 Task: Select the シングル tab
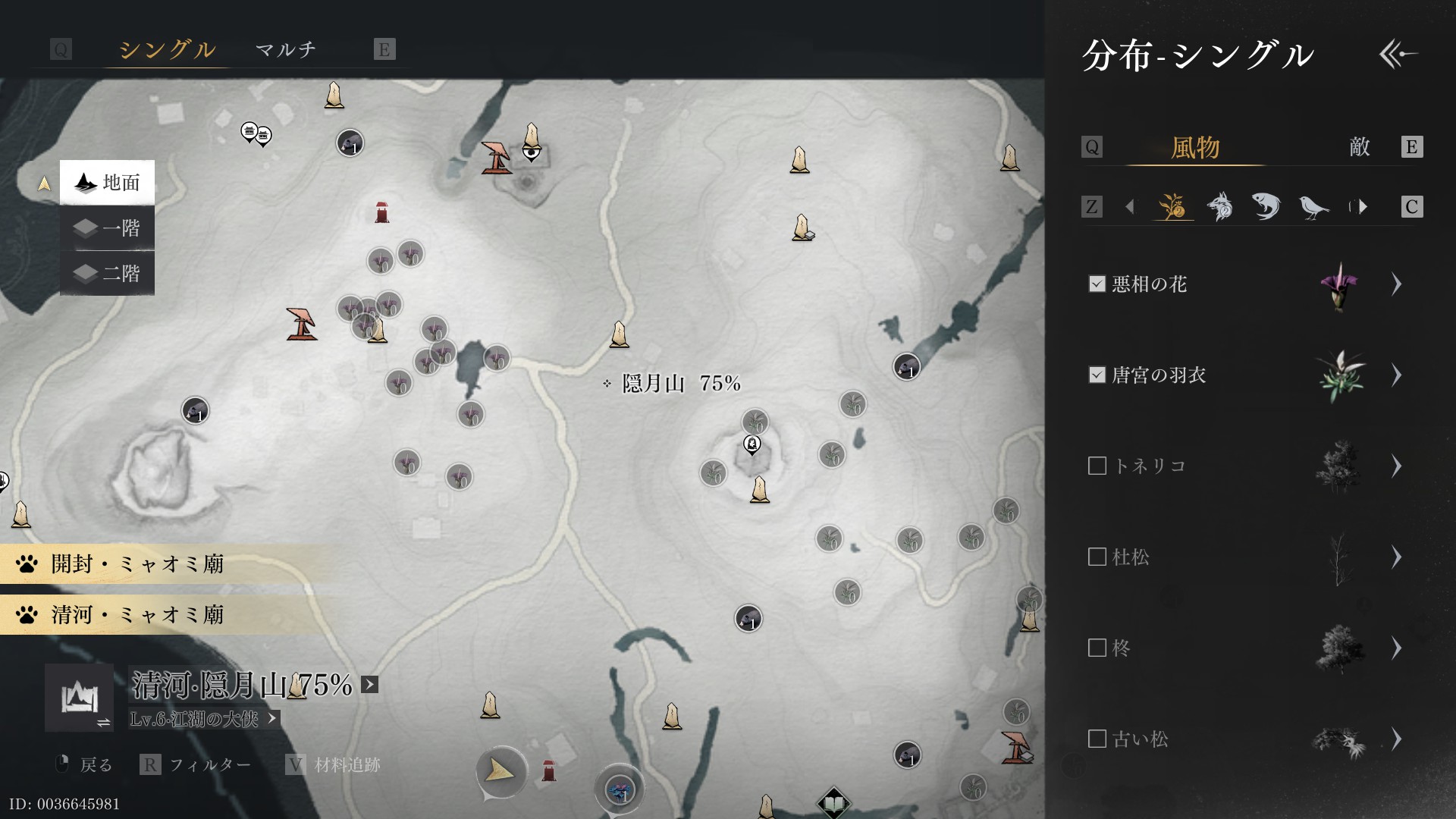pyautogui.click(x=167, y=50)
